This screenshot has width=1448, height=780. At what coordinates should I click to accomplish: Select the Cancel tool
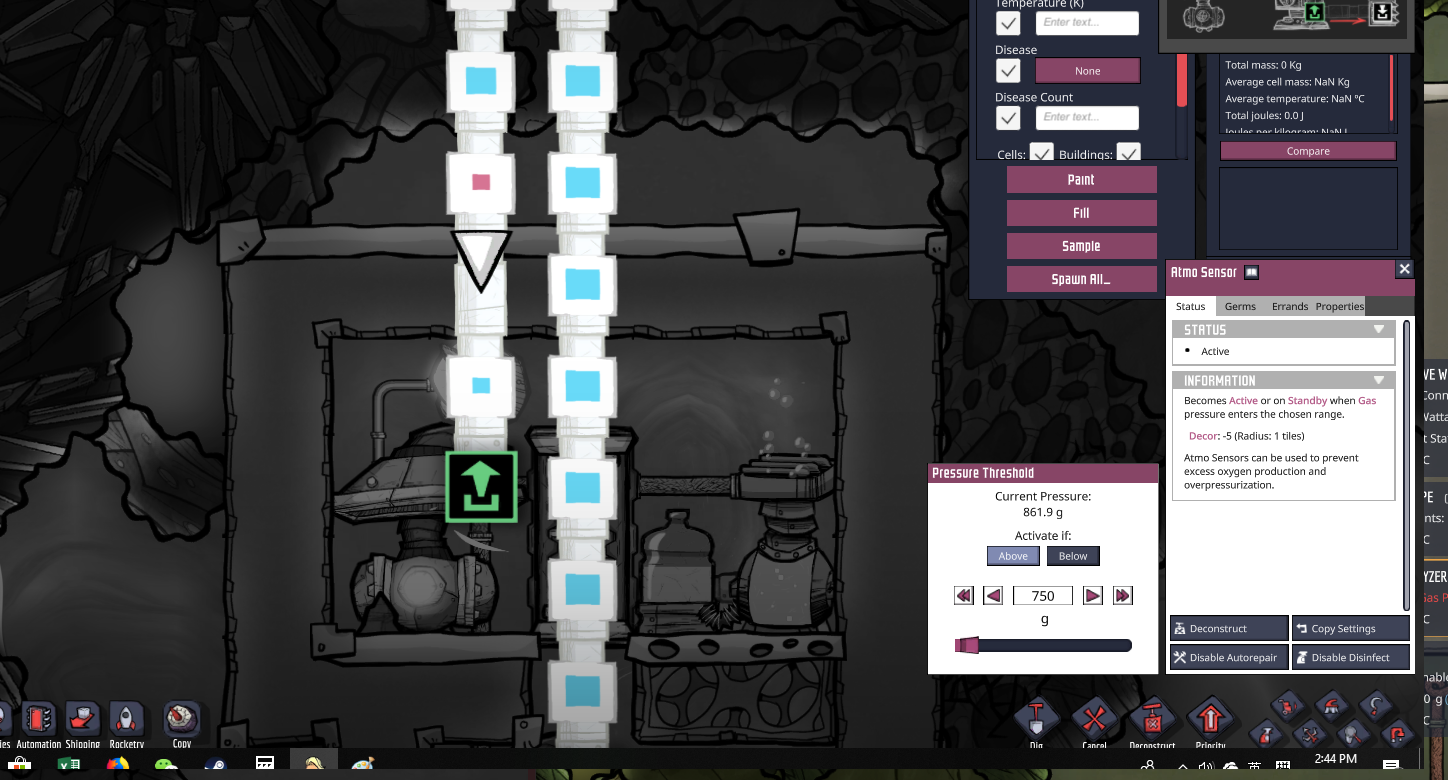pos(1094,718)
